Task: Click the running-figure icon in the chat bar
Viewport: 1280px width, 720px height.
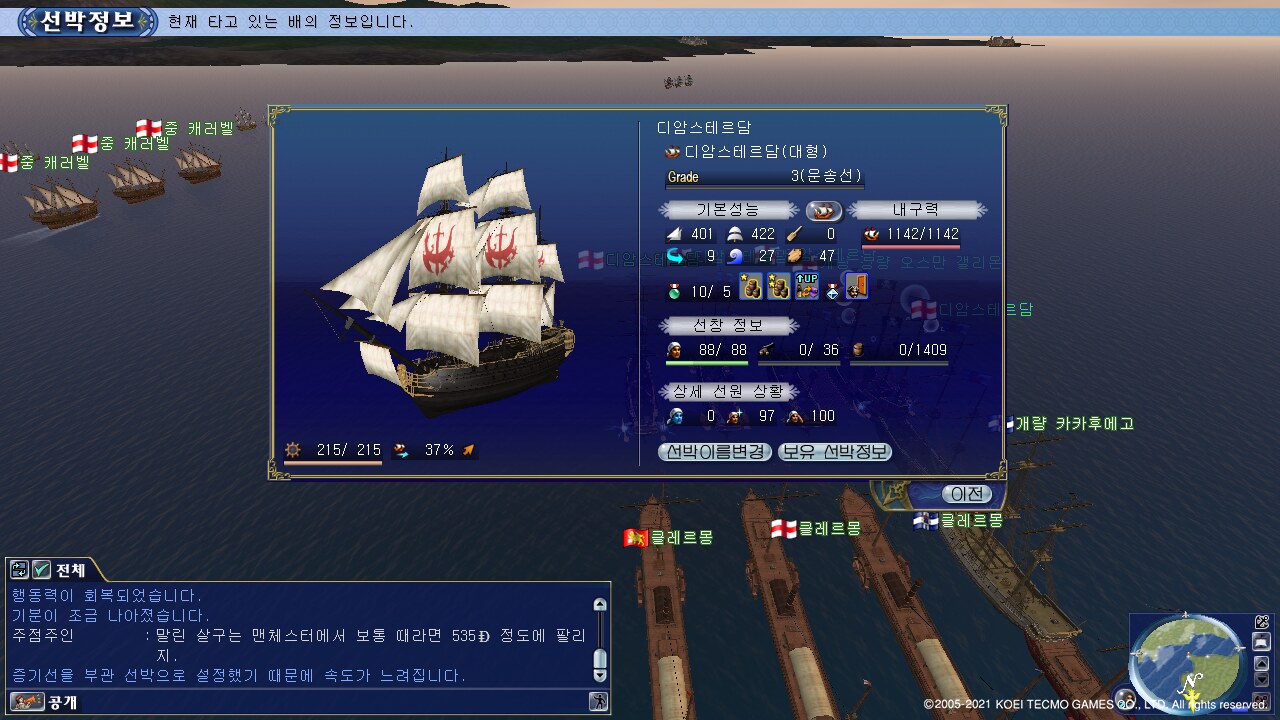Action: [598, 701]
